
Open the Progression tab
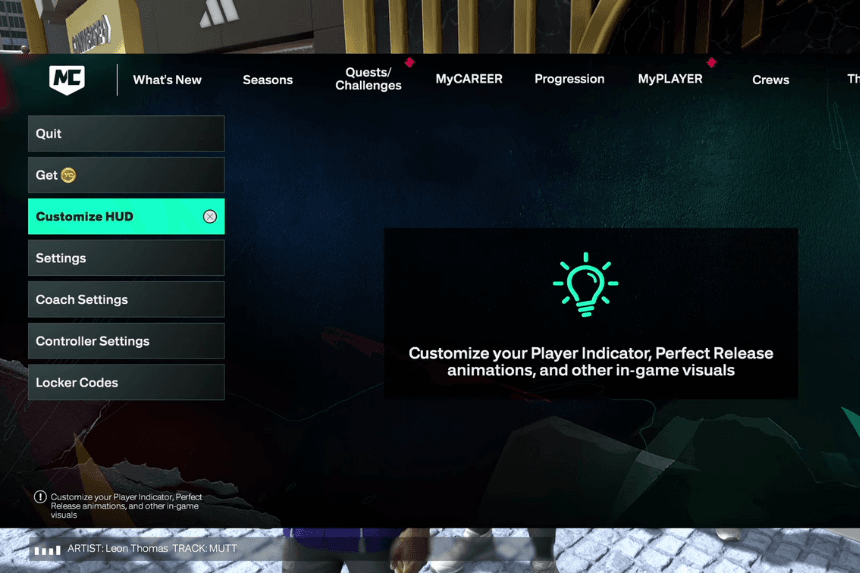[x=569, y=79]
